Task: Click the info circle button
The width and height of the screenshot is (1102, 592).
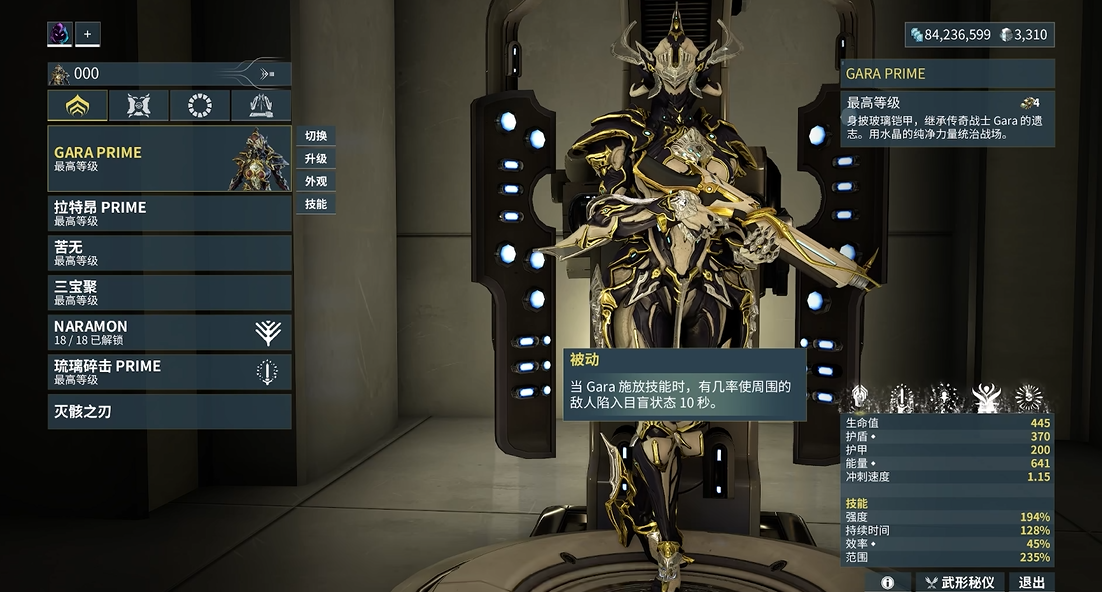Action: (x=887, y=582)
